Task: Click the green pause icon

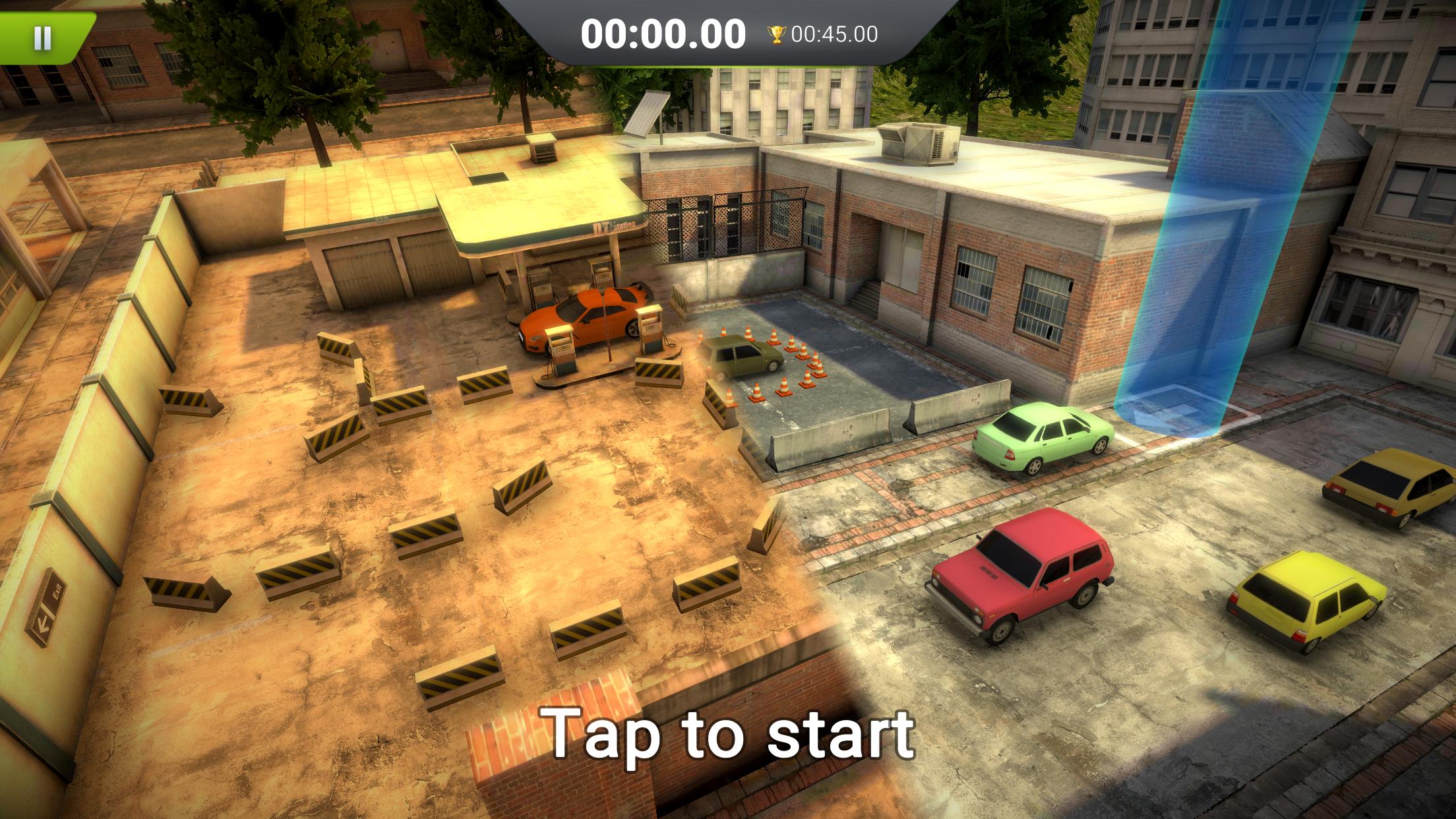Action: [x=43, y=36]
